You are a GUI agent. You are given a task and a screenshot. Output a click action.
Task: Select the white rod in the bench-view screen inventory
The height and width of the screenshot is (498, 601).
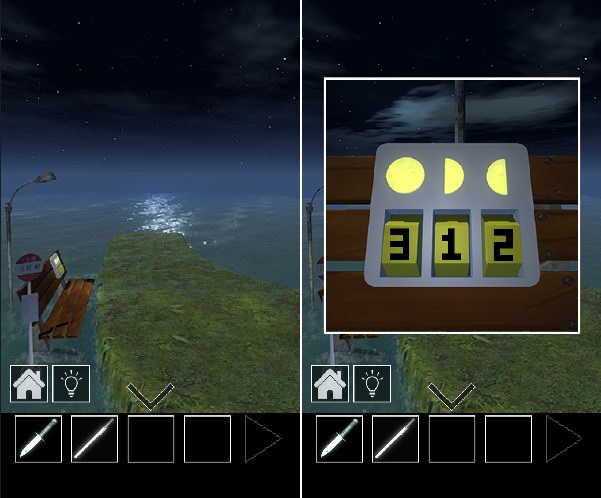pos(94,439)
